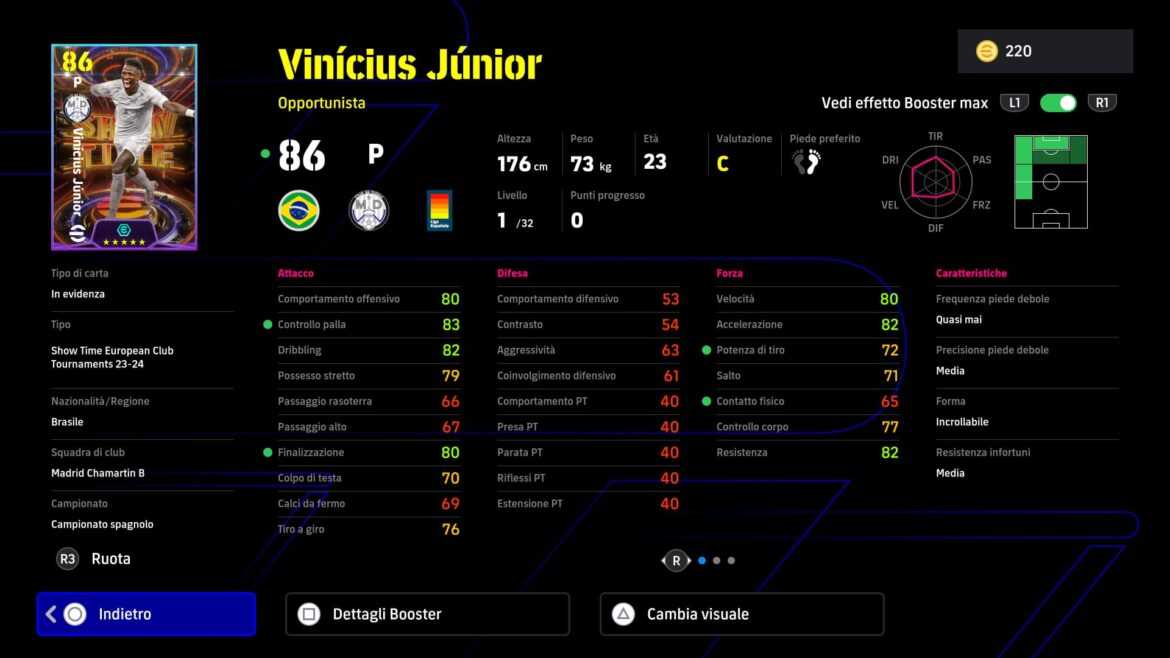Select the Madrid Chamartin B club badge
Screen dimensions: 1170x658
369,211
